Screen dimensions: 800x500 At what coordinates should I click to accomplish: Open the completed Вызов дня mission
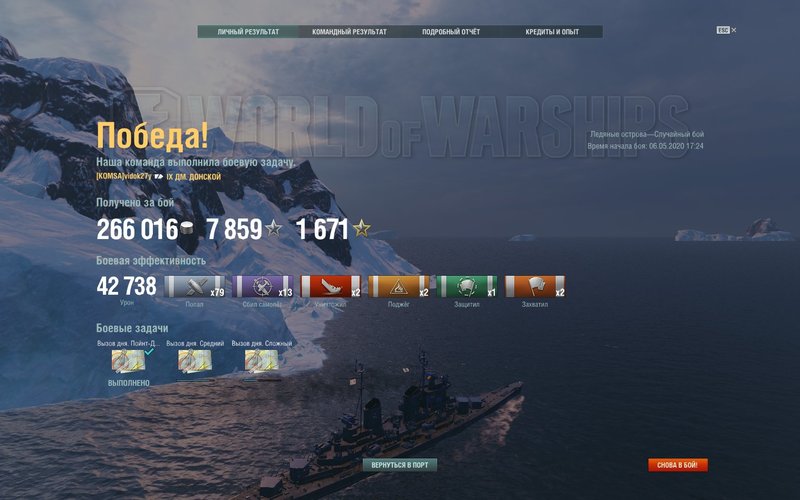click(128, 360)
